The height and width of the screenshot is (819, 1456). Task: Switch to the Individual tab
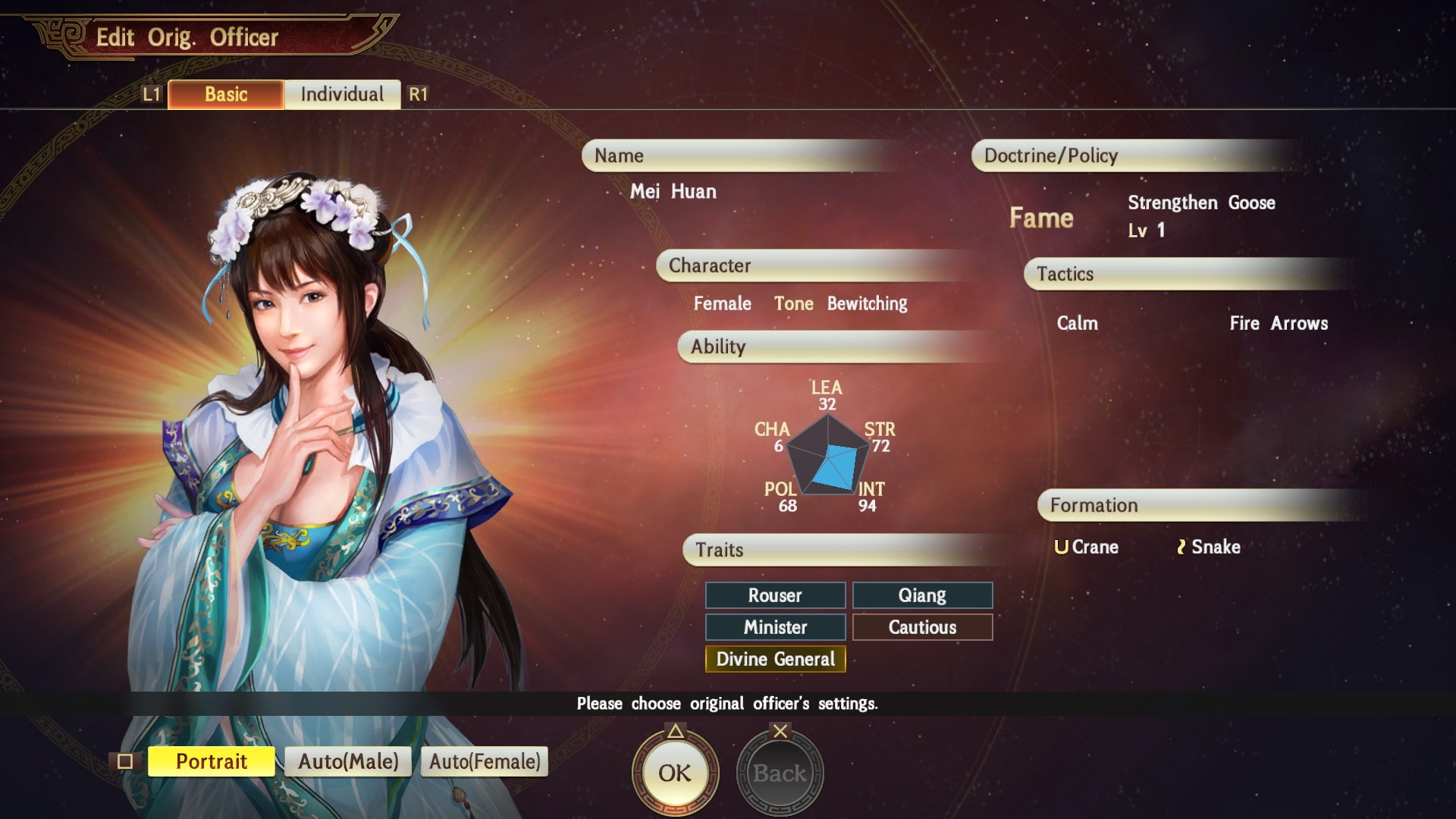[x=342, y=94]
